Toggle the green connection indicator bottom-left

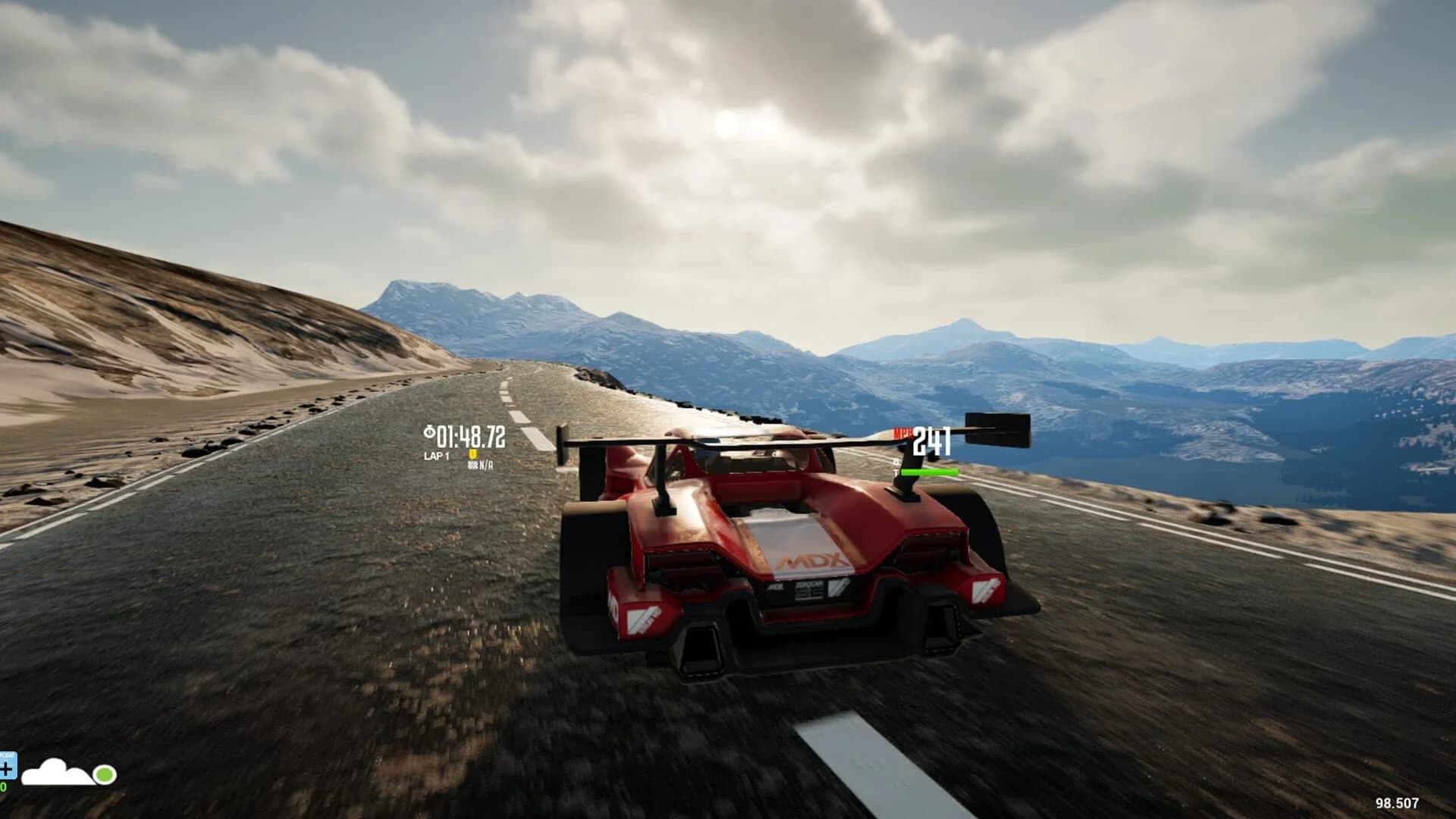click(x=104, y=774)
